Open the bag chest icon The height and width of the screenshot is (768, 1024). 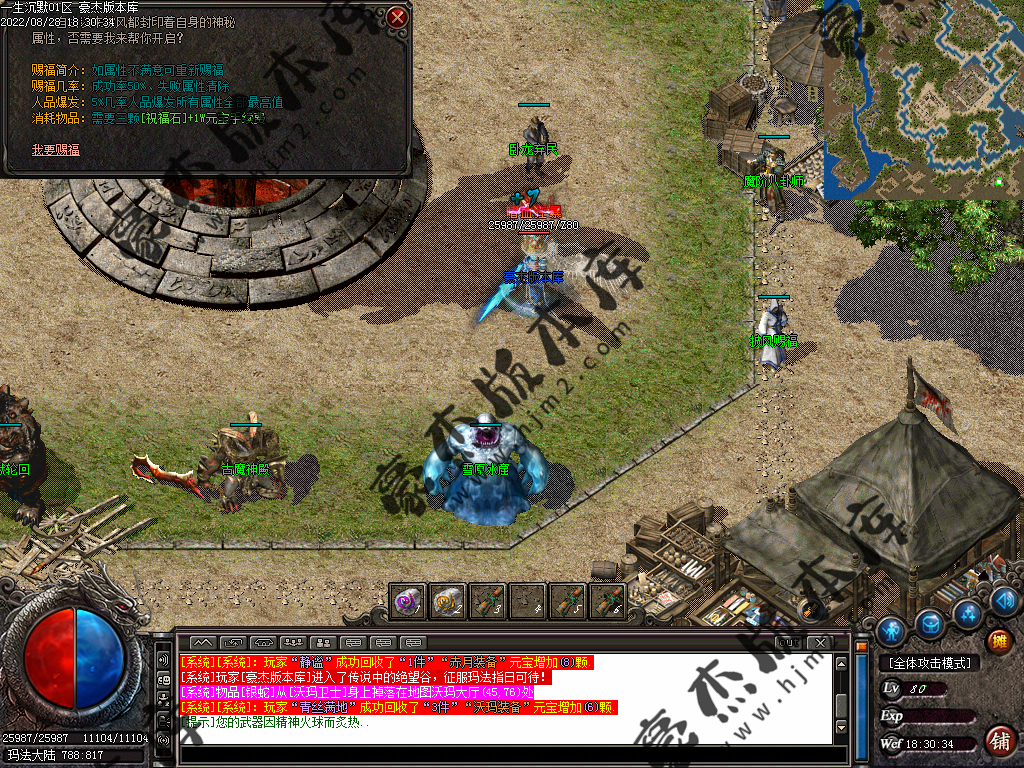[x=930, y=624]
